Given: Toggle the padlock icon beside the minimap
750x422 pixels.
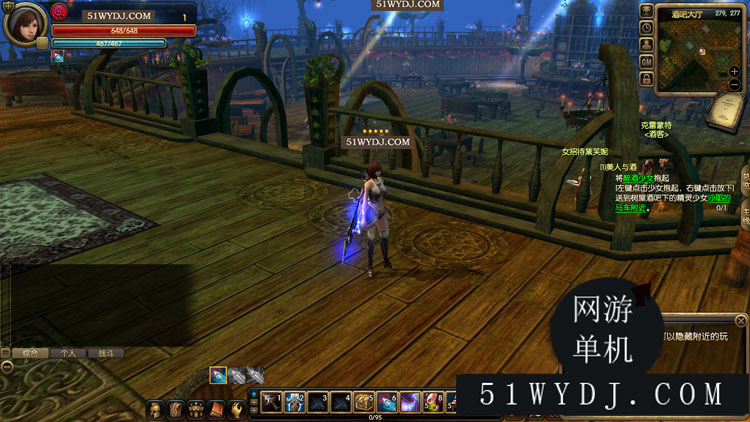Looking at the screenshot, I should [x=647, y=80].
